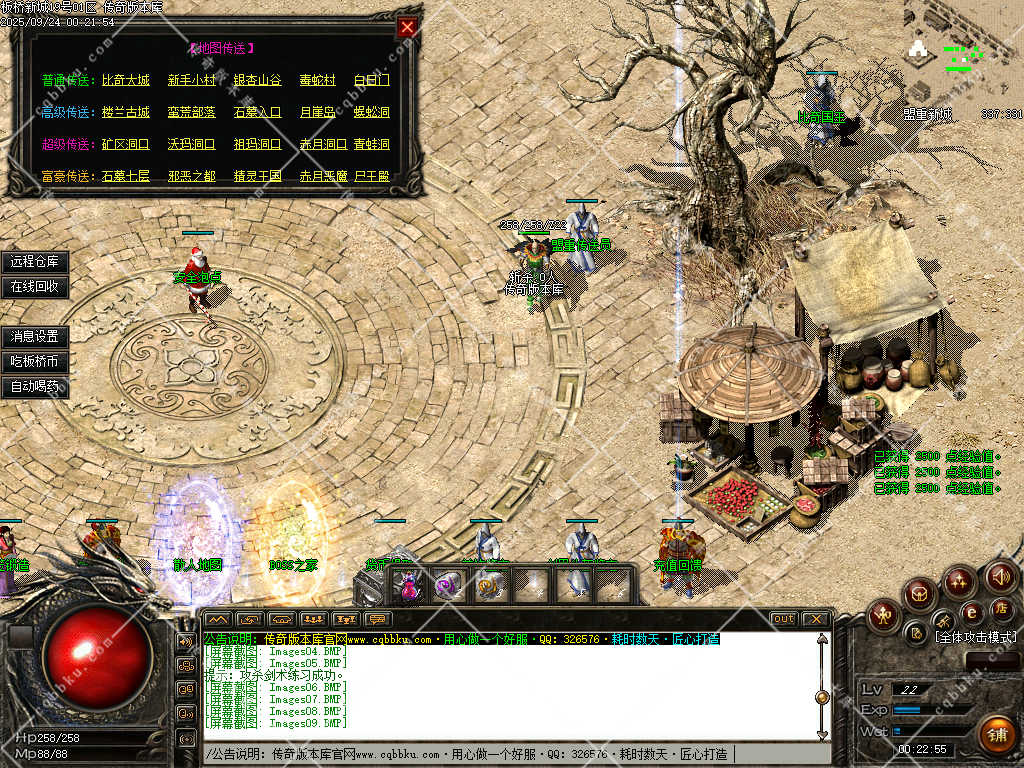Choose the 新手小村 teleport link
1024x768 pixels.
(191, 80)
